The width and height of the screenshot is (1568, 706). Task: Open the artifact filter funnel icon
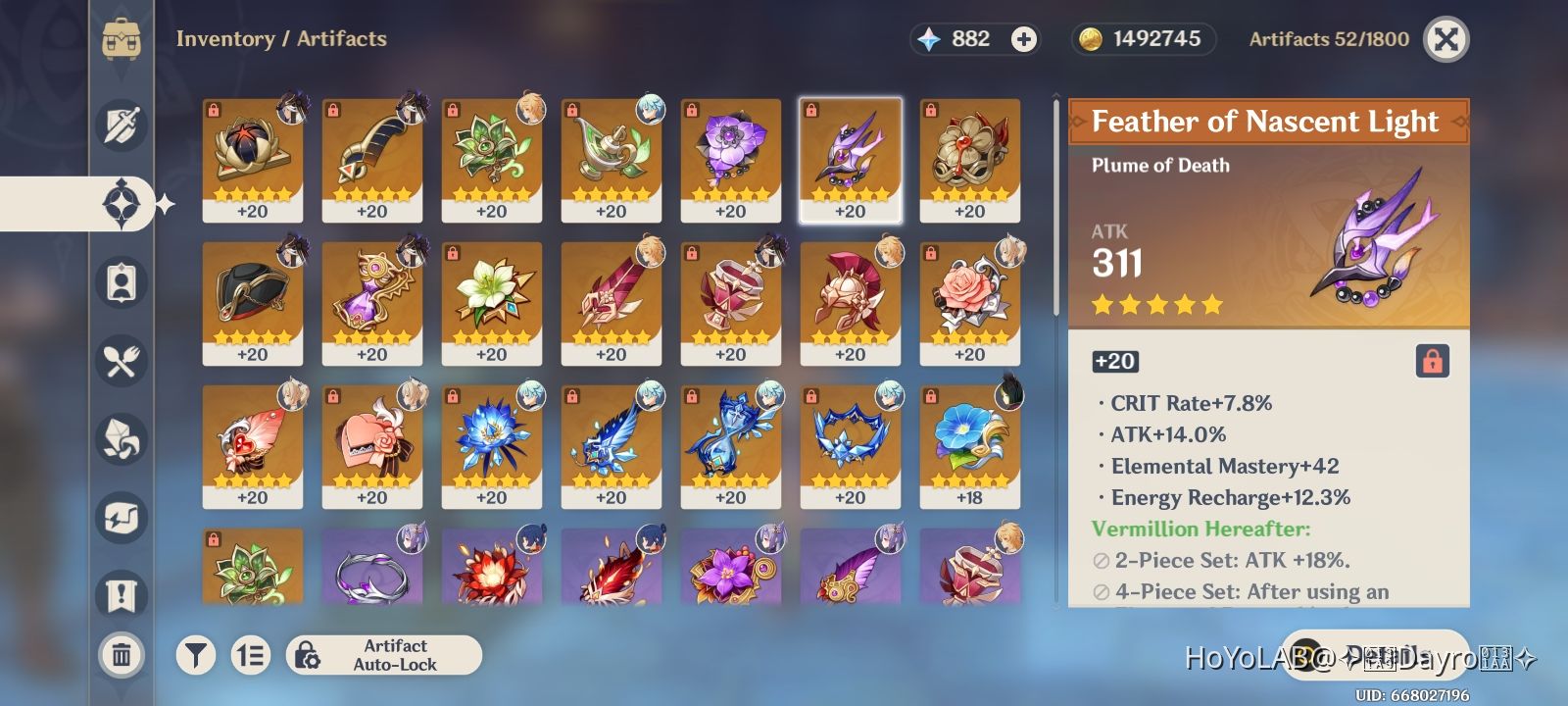pyautogui.click(x=196, y=655)
